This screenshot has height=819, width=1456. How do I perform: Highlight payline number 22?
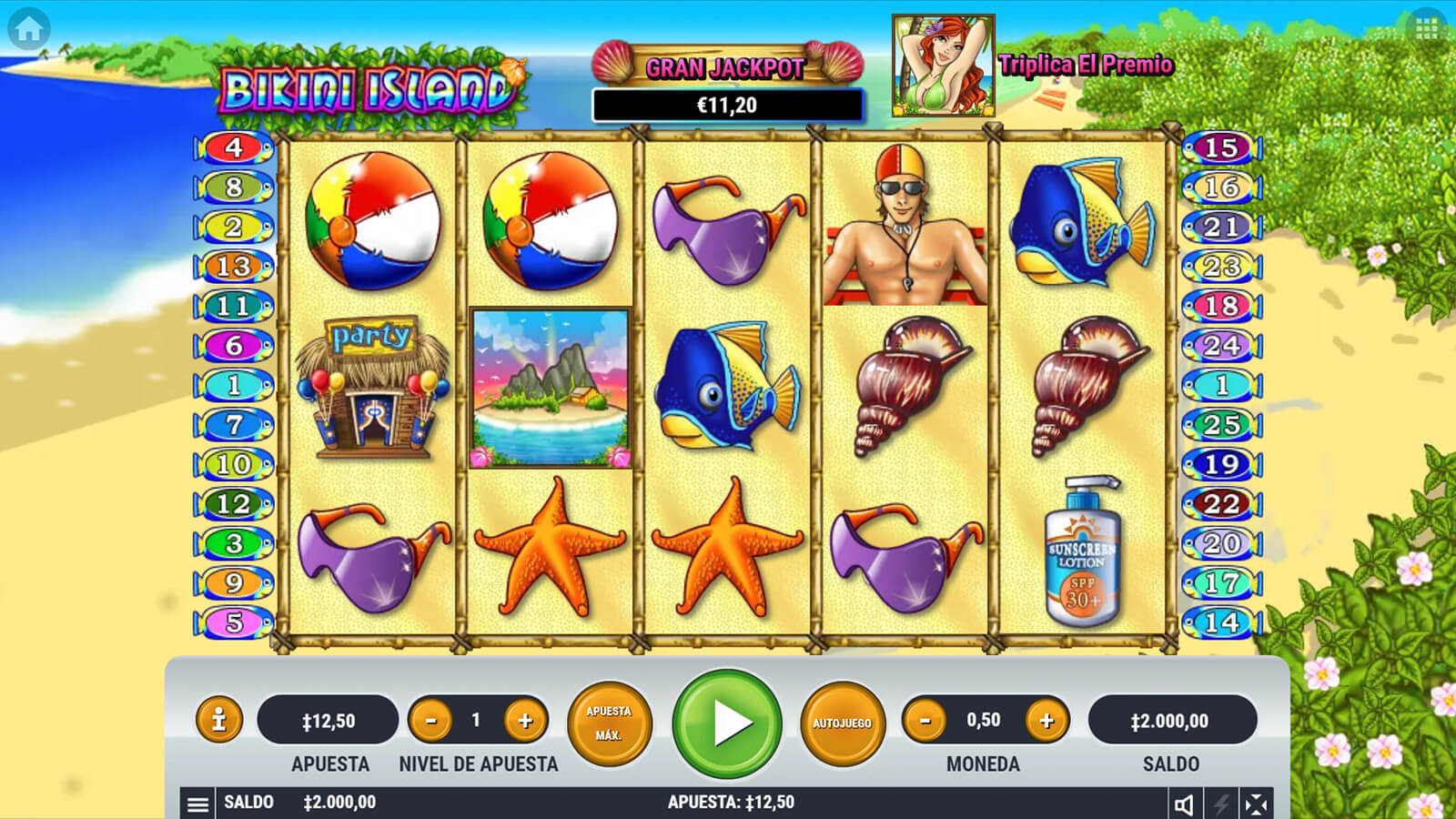1221,503
